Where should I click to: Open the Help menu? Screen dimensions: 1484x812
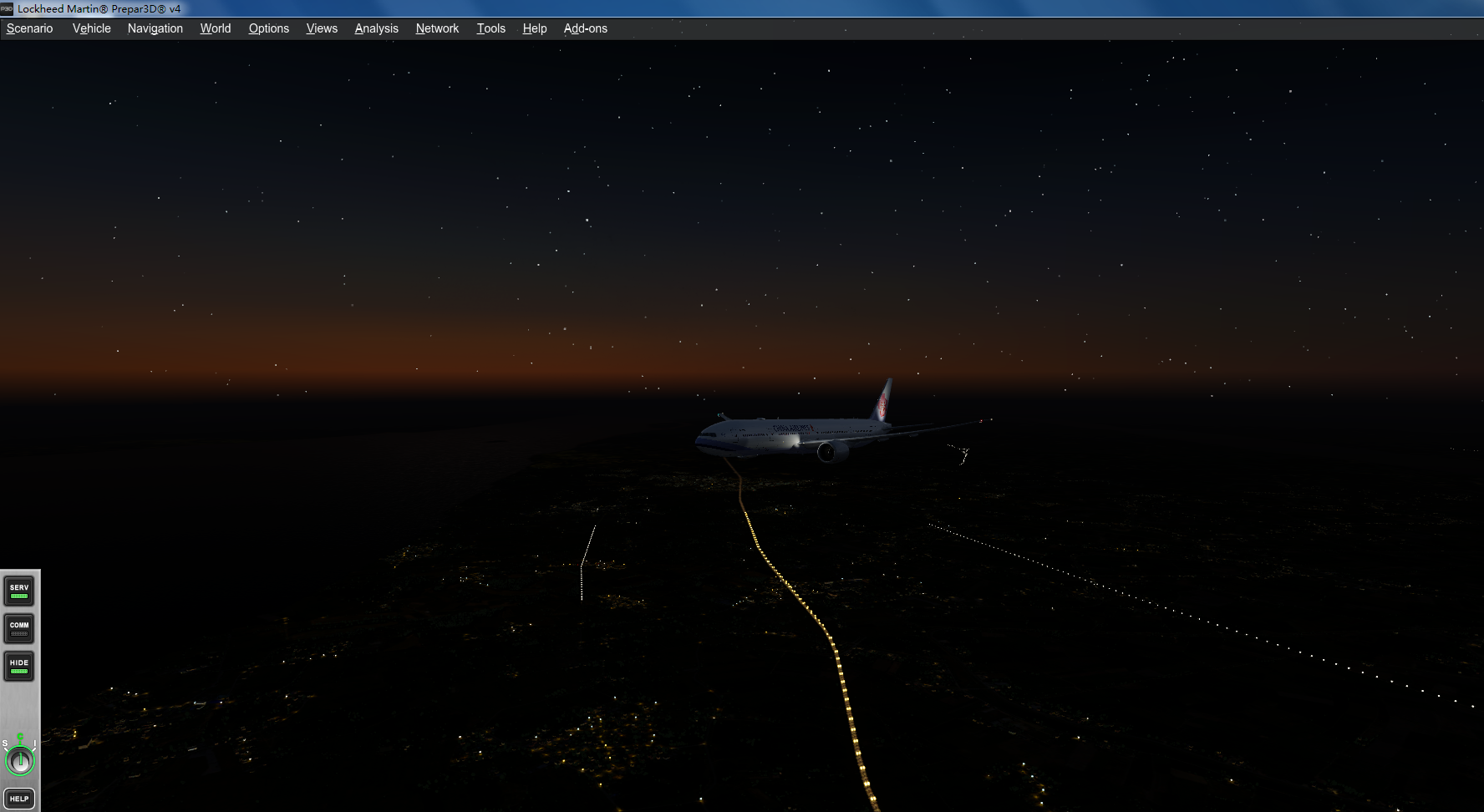click(534, 28)
